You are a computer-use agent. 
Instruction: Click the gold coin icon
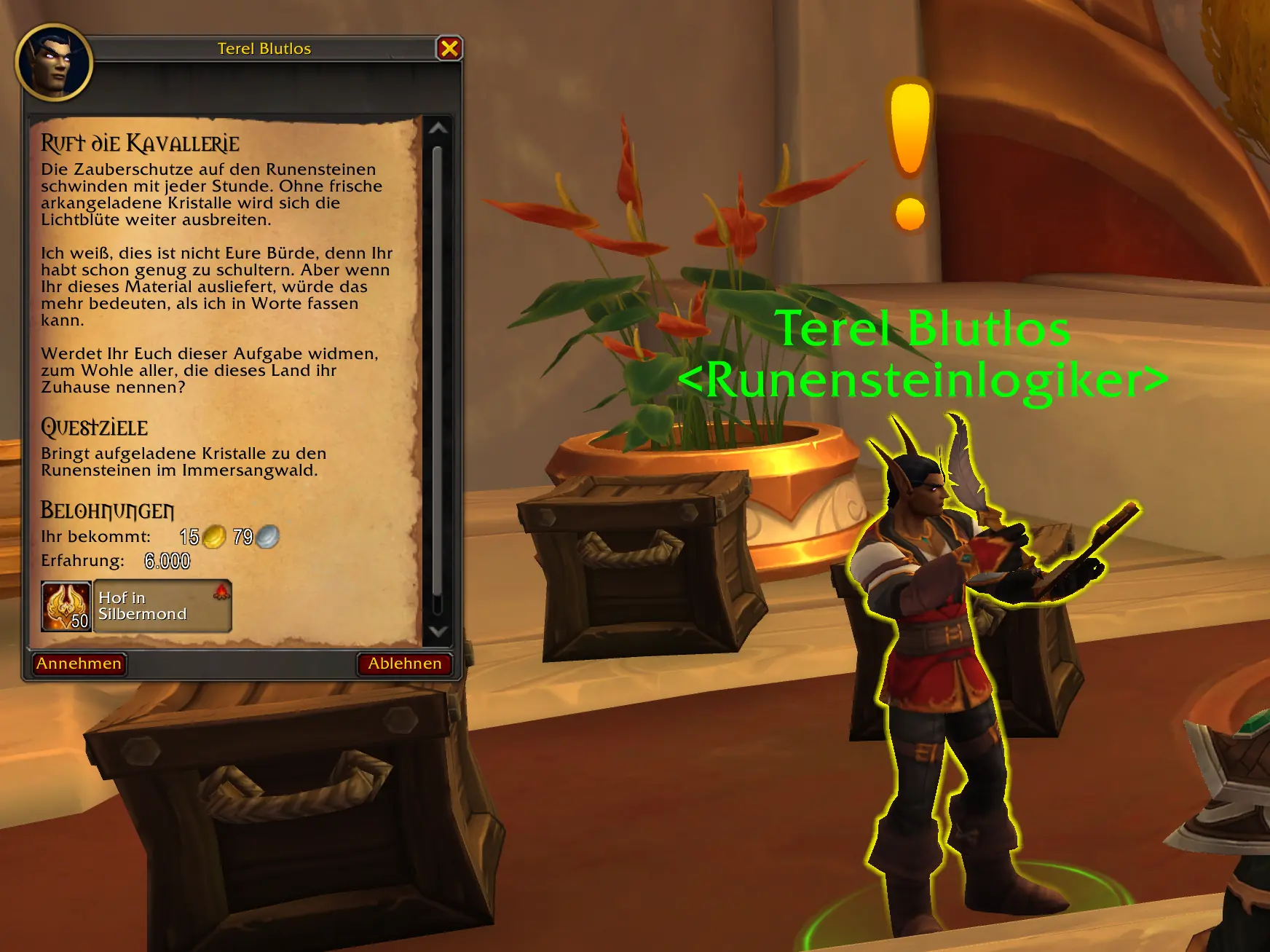215,537
